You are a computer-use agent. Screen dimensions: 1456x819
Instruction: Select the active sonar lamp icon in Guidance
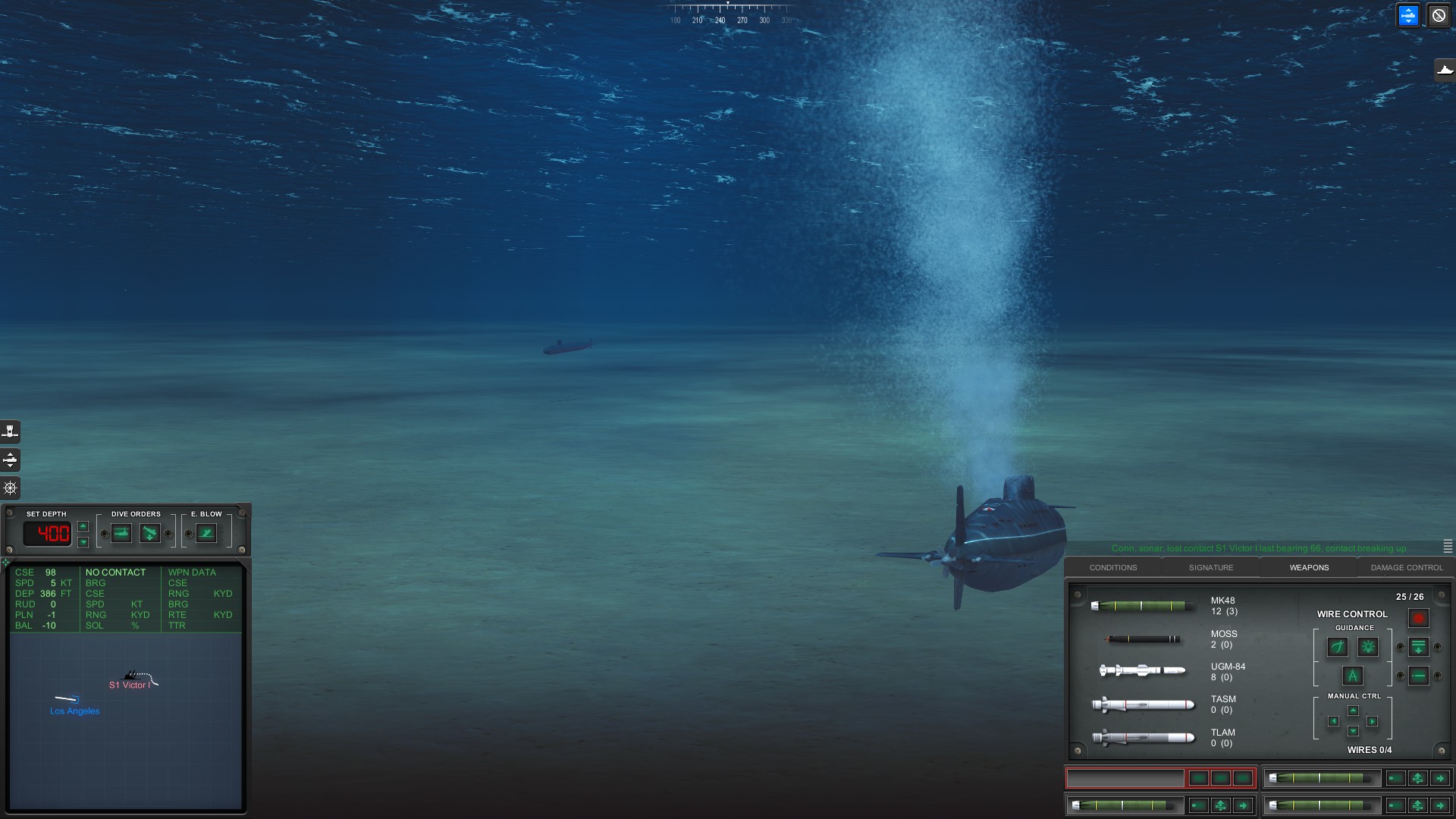1368,647
